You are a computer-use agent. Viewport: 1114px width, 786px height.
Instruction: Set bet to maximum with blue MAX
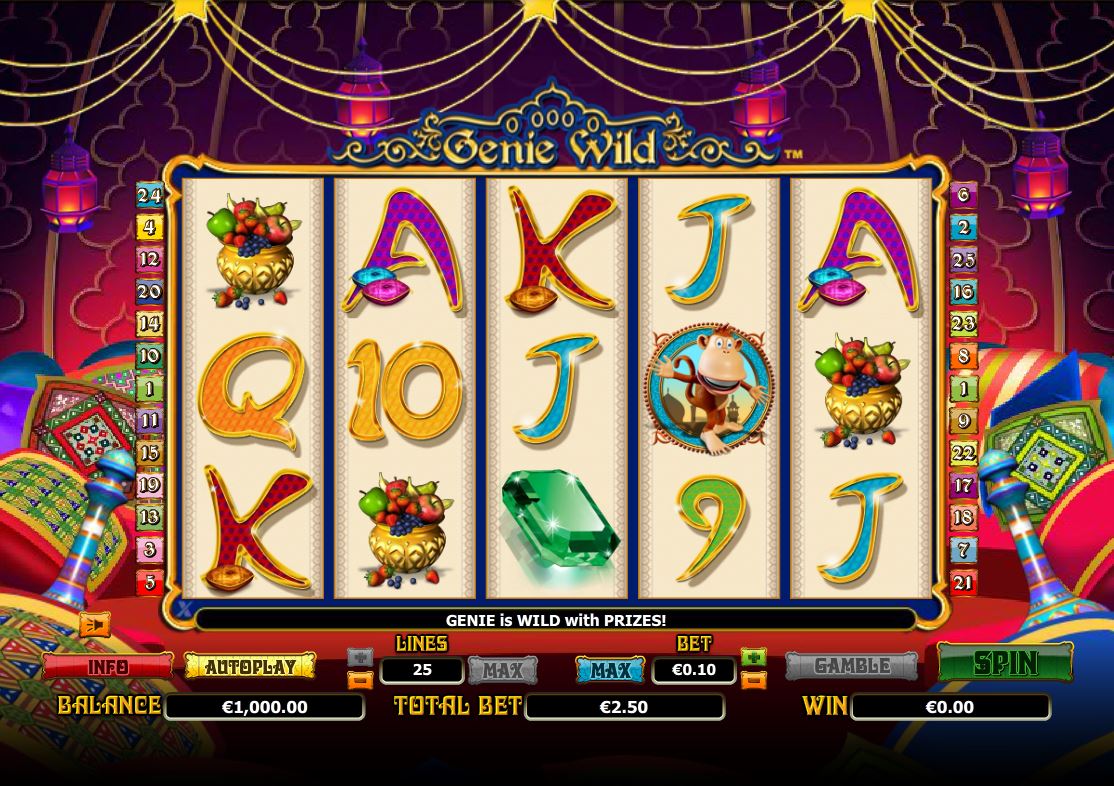[610, 670]
